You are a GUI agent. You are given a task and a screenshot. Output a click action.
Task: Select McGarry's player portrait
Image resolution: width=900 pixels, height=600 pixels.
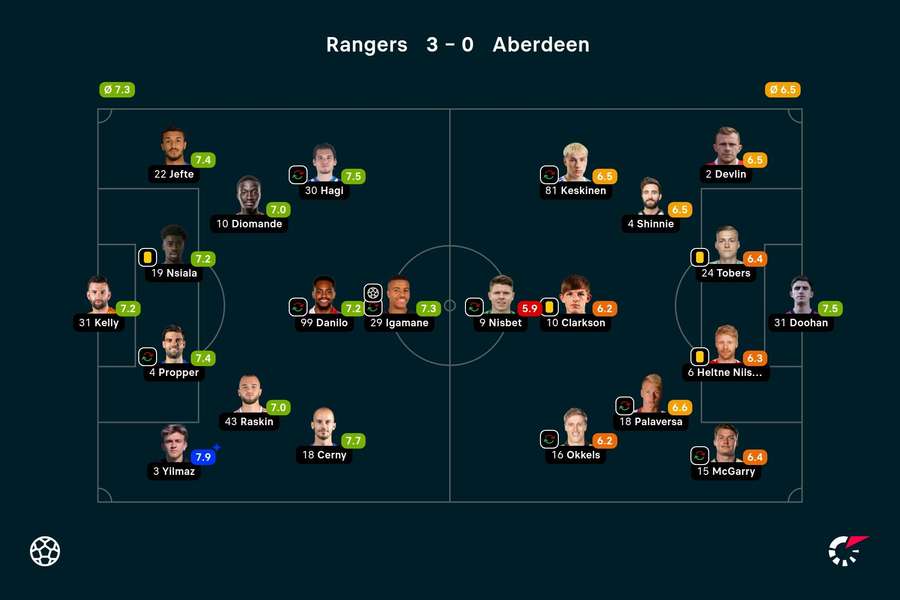pyautogui.click(x=726, y=445)
